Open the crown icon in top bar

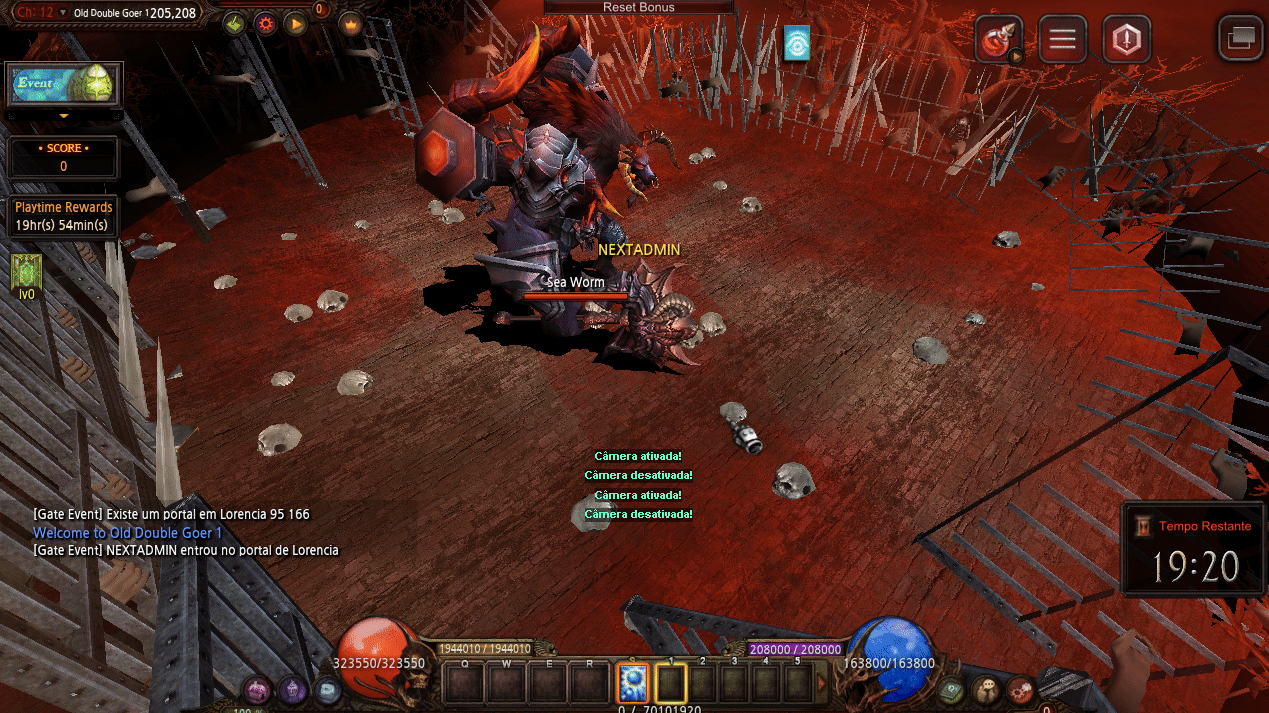(350, 24)
